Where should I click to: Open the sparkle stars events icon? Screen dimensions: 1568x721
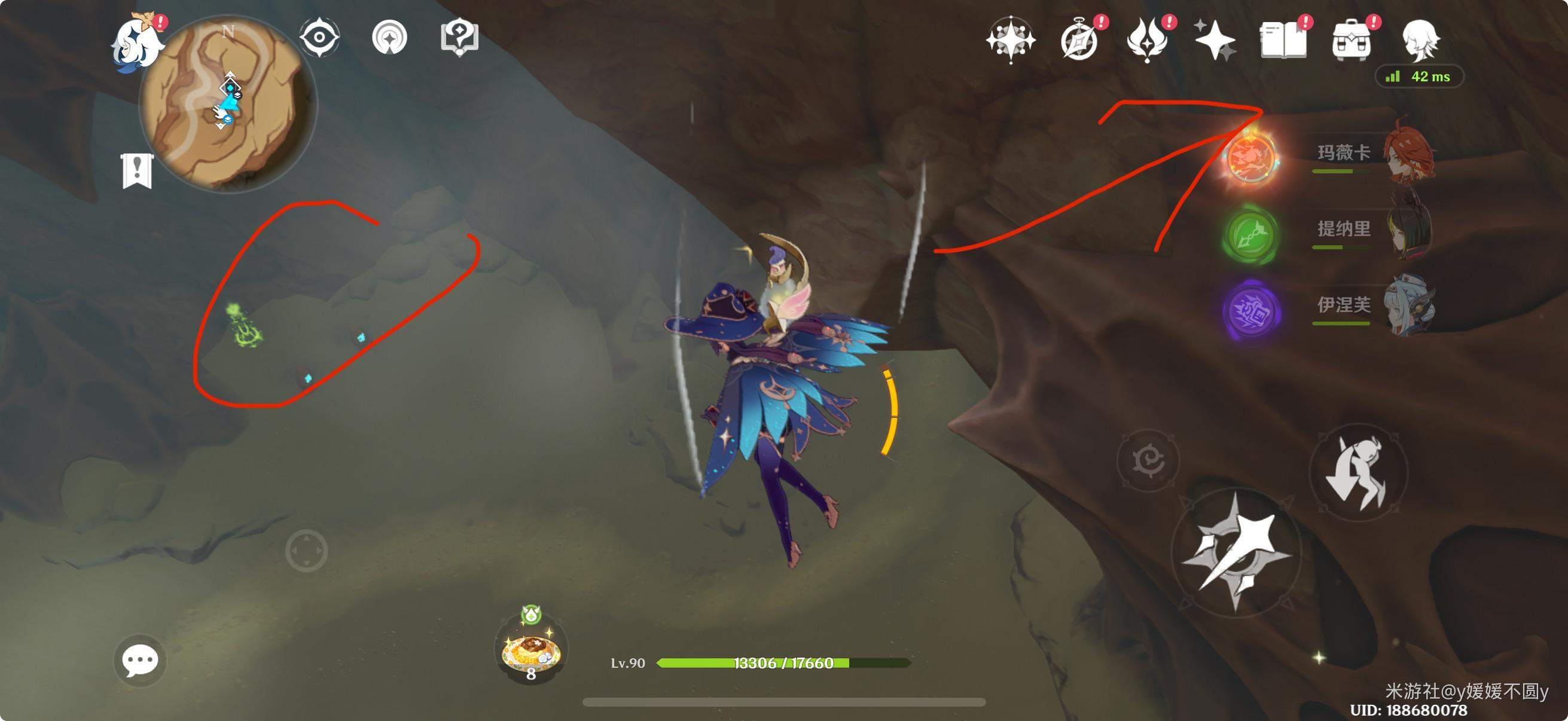1216,40
